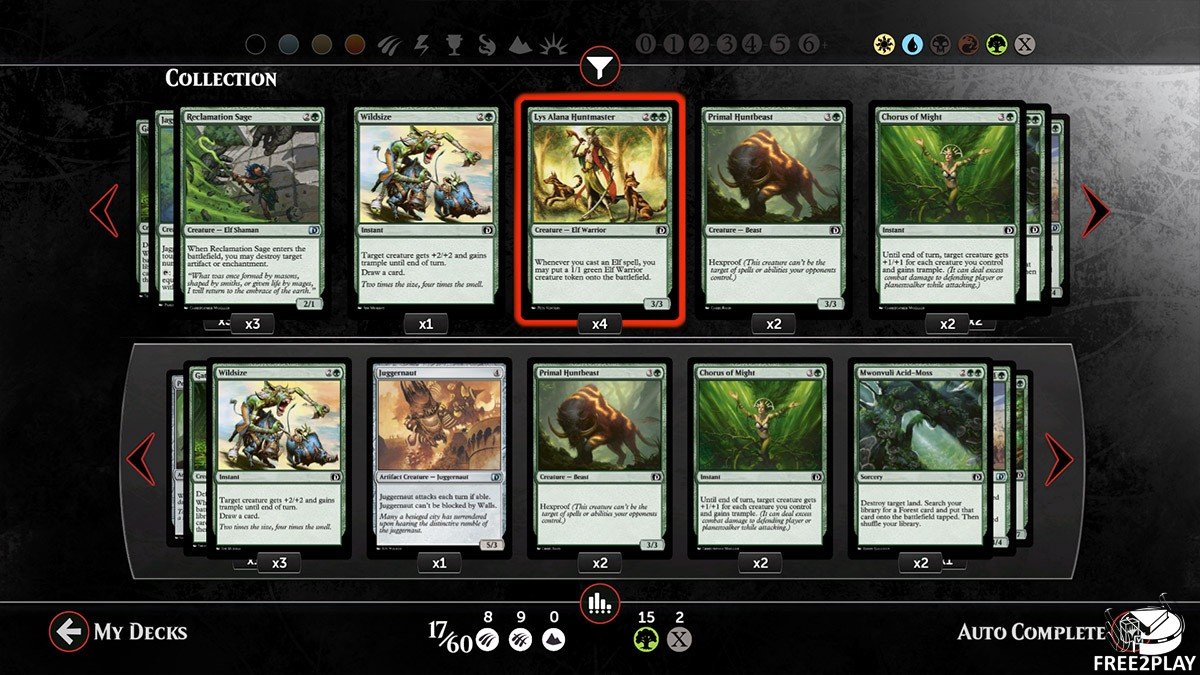Go back to My Decks

click(119, 631)
